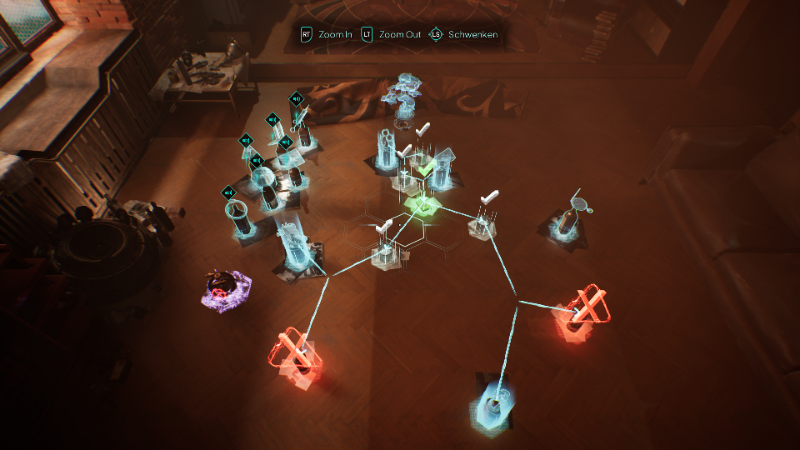Select the blue hologram figure node at top
Screen dimensions: 800x450
pyautogui.click(x=405, y=99)
